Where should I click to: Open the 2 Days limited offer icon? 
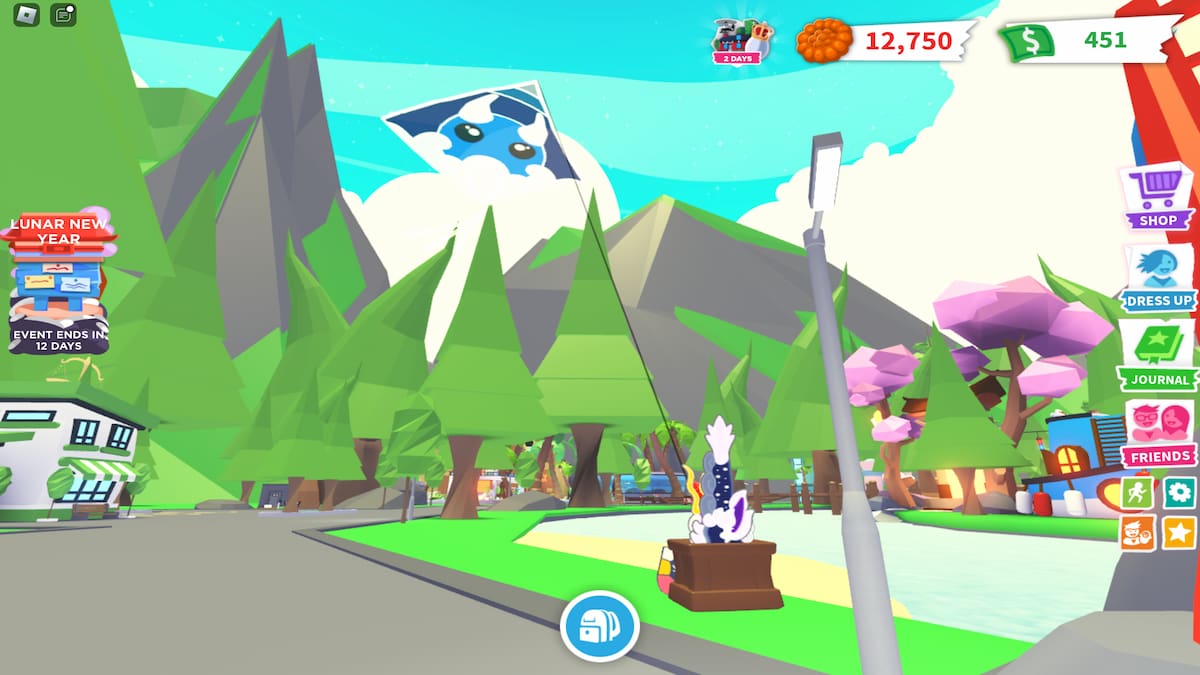(x=740, y=40)
